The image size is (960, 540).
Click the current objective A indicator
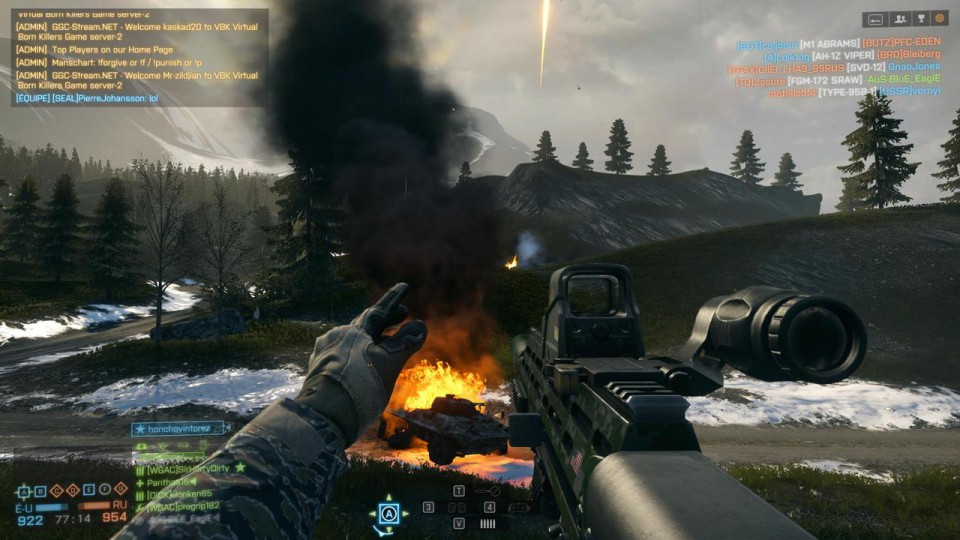(x=388, y=513)
